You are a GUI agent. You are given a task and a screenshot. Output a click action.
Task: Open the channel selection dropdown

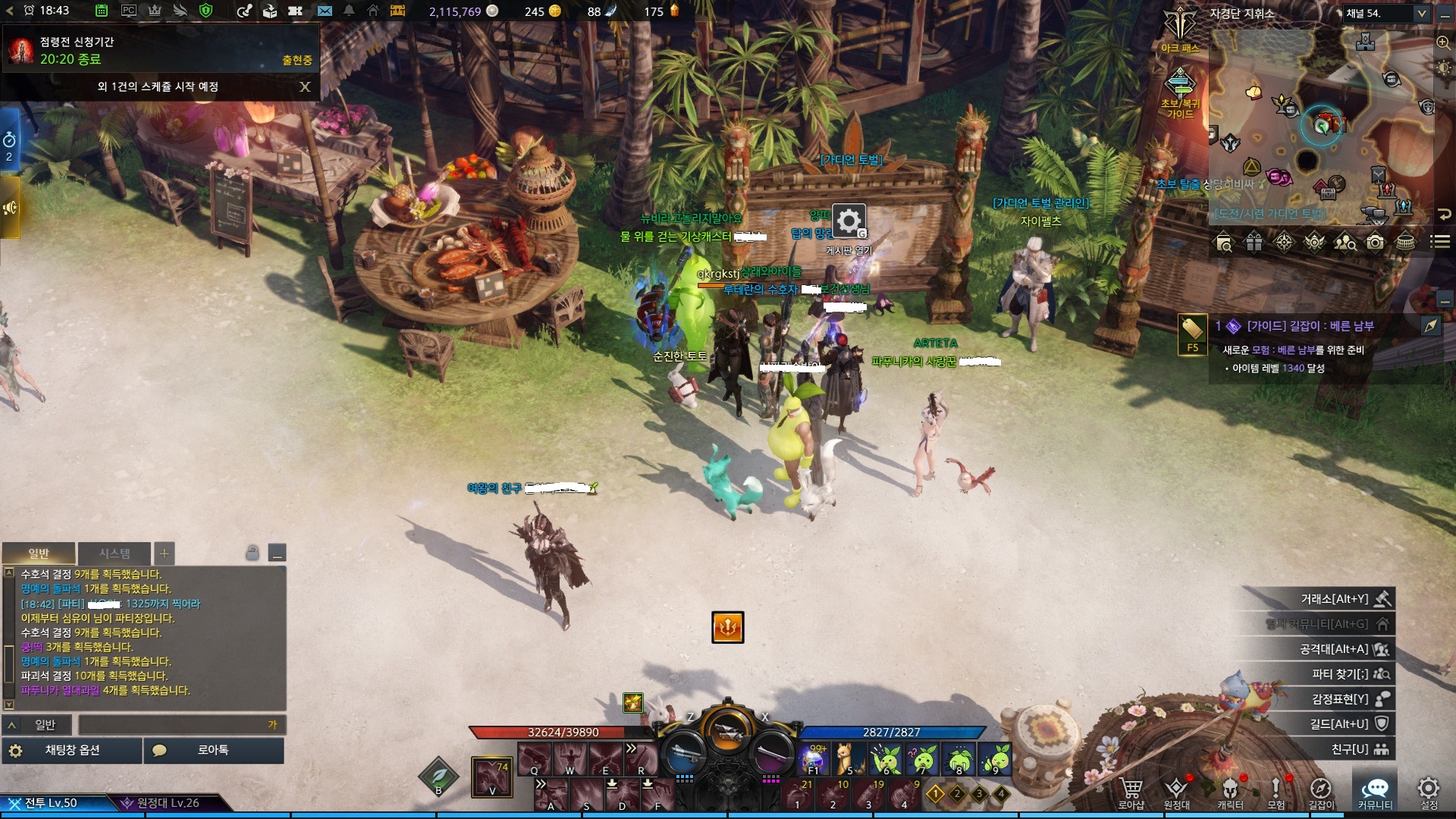(x=1421, y=14)
